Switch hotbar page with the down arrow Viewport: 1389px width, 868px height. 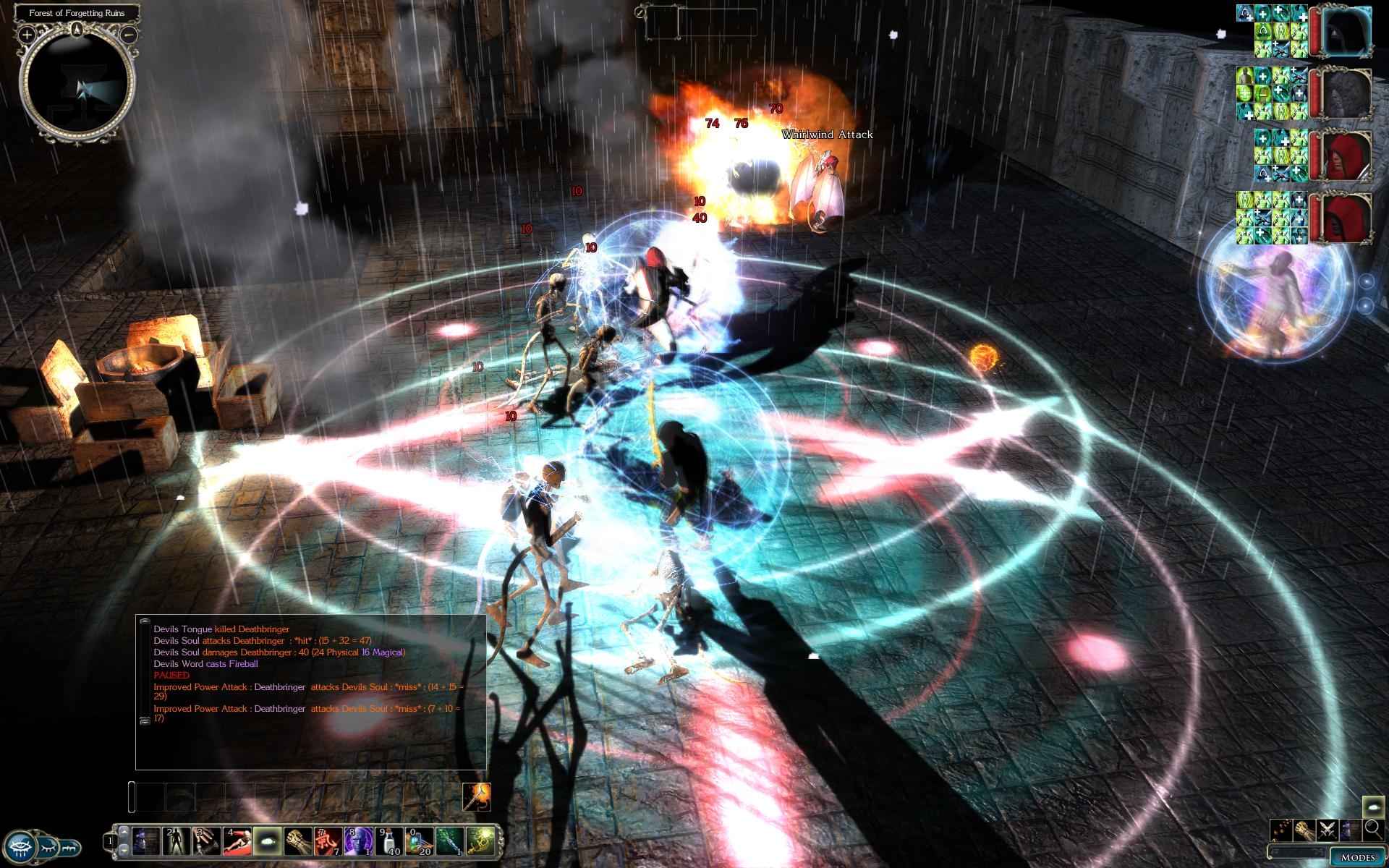click(x=124, y=848)
